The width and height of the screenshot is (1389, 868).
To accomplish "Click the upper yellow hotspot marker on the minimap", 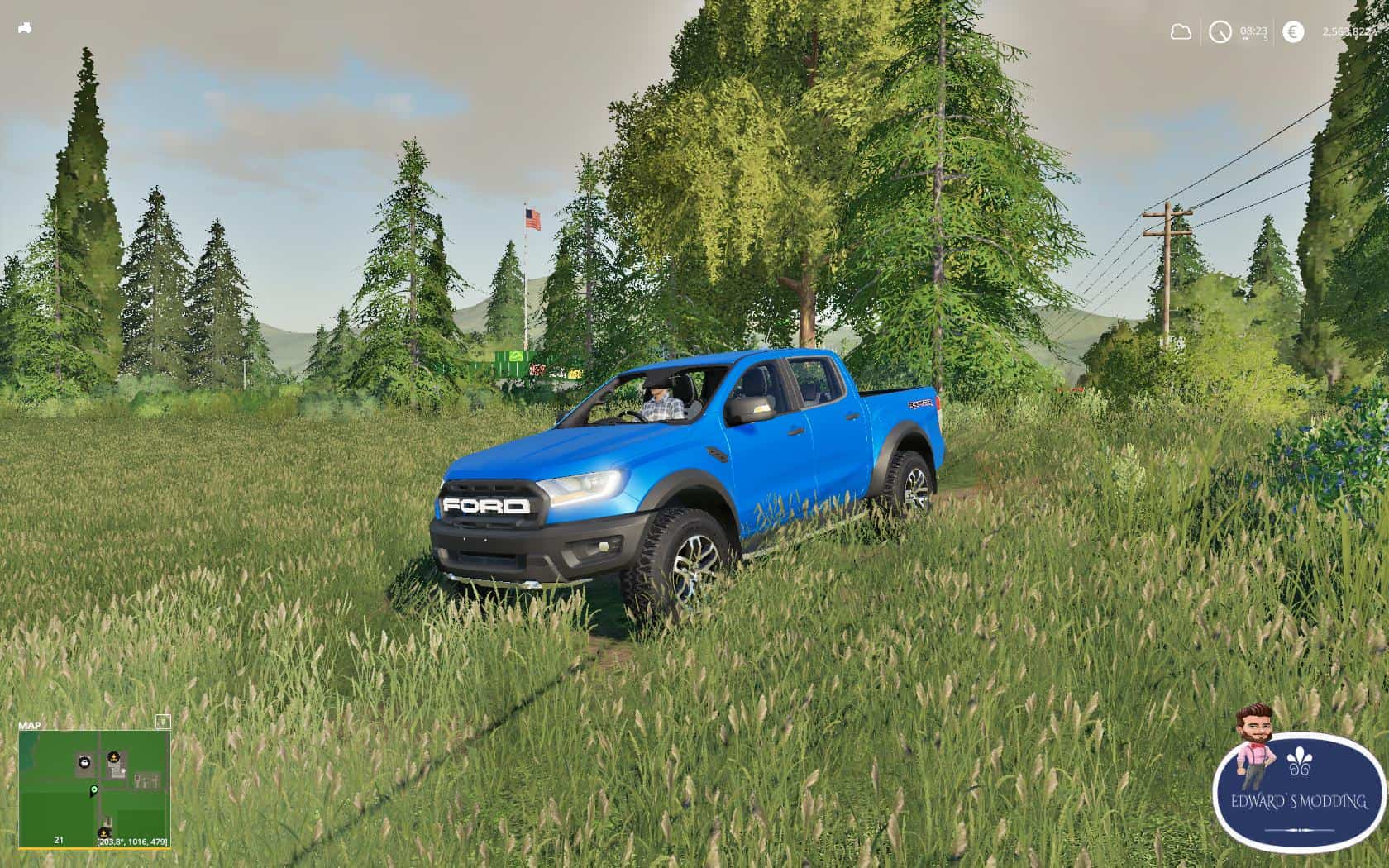I will [114, 756].
